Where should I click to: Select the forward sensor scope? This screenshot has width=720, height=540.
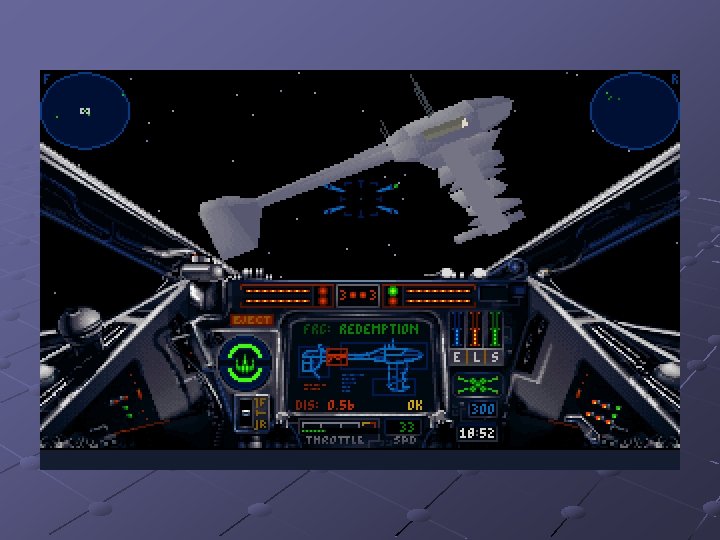click(x=86, y=110)
